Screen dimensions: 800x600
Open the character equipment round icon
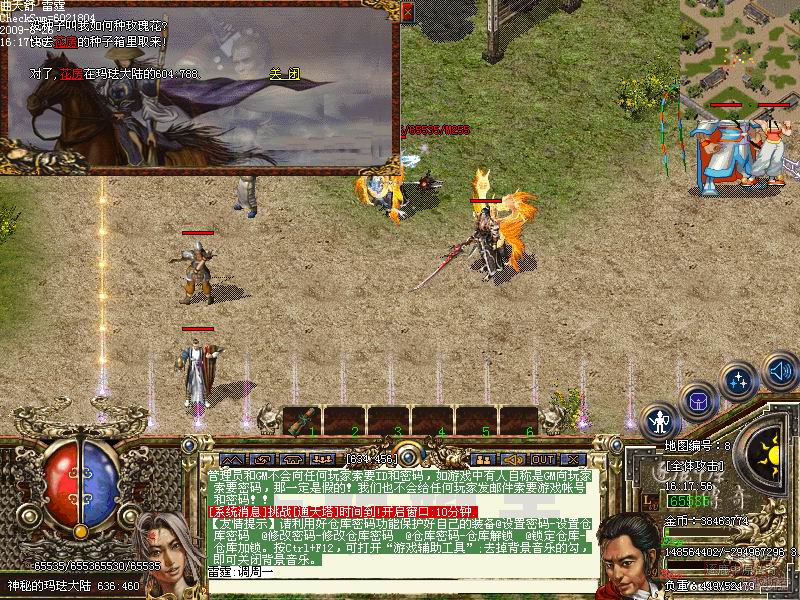pyautogui.click(x=661, y=421)
